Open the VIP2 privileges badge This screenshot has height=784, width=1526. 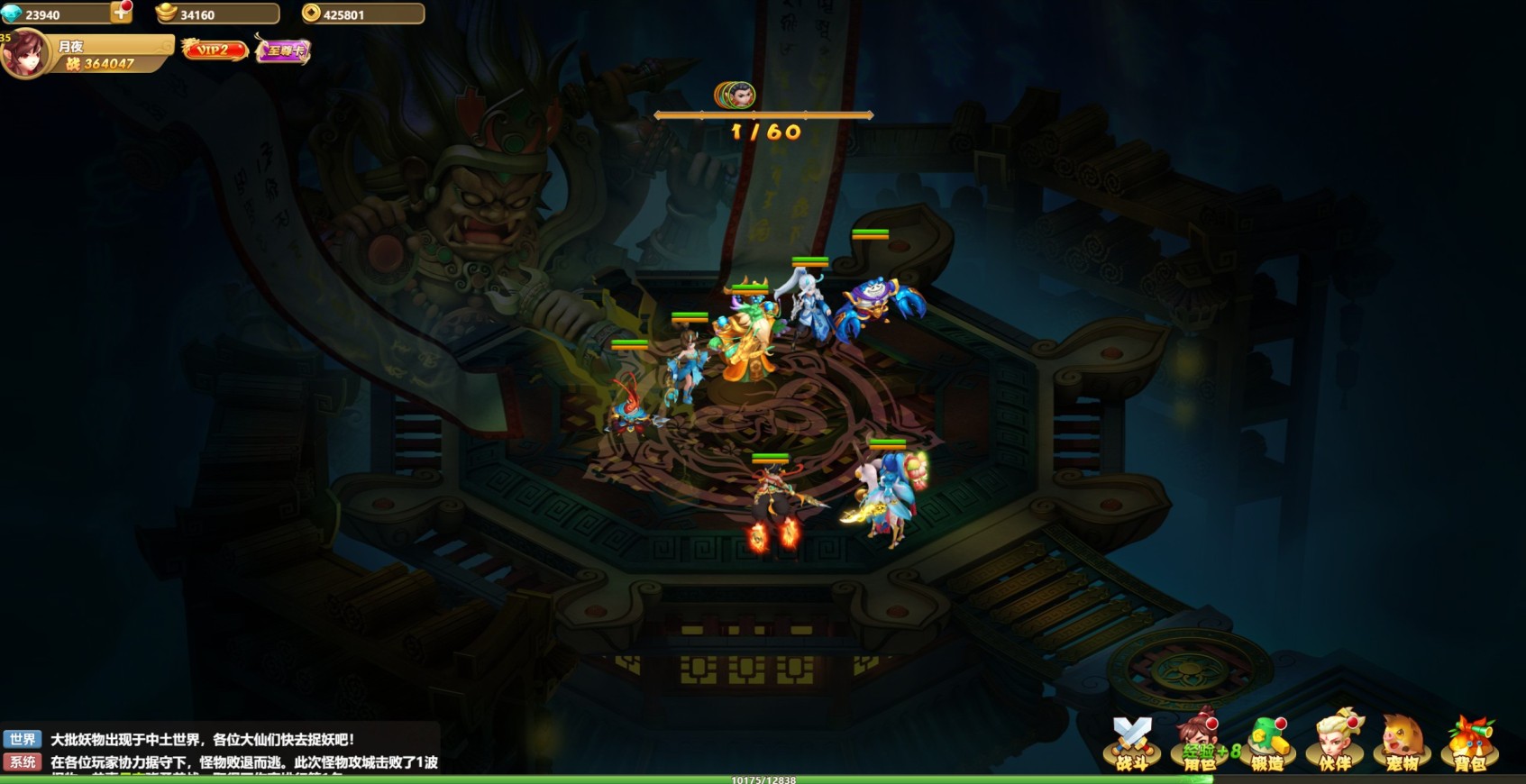[215, 50]
